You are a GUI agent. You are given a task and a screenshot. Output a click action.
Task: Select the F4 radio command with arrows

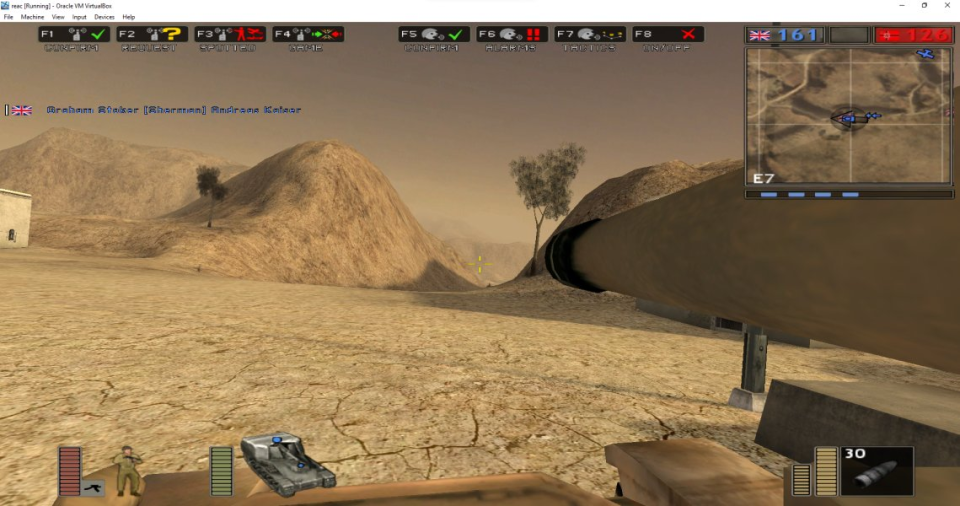point(308,34)
